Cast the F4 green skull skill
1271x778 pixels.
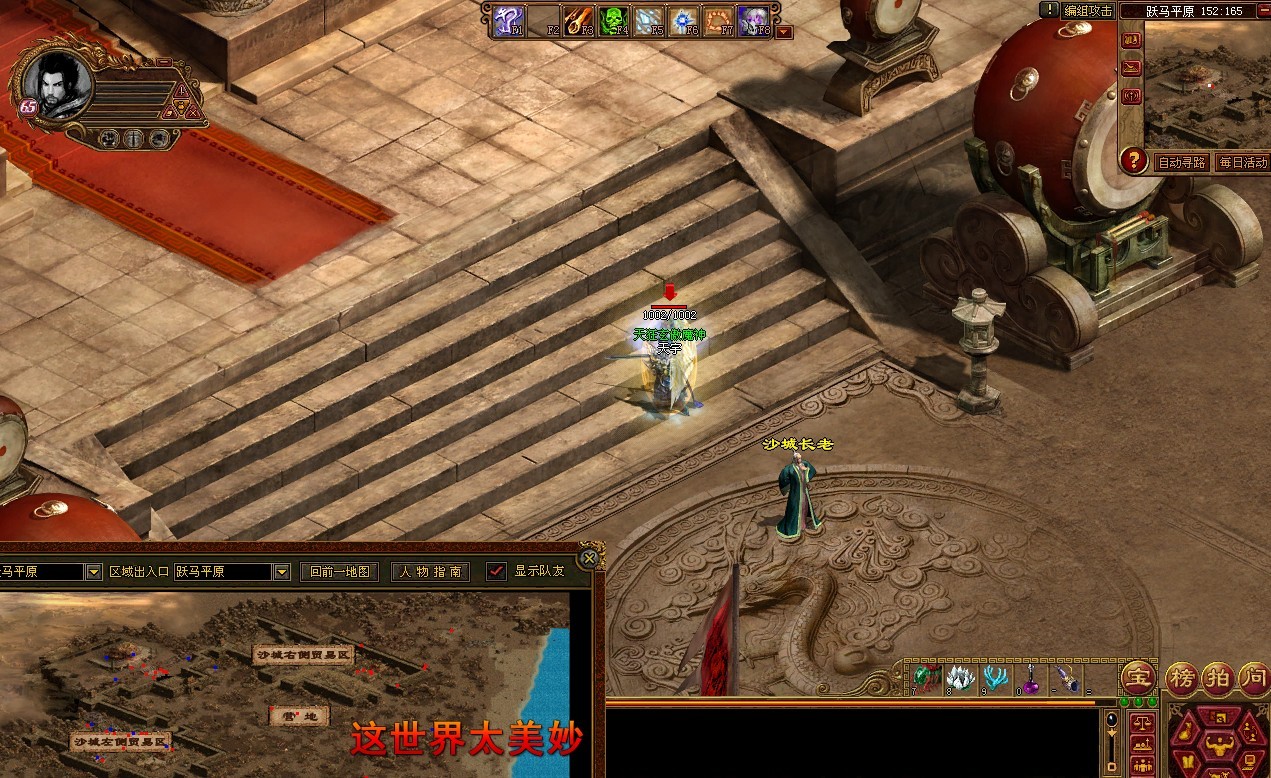coord(613,19)
